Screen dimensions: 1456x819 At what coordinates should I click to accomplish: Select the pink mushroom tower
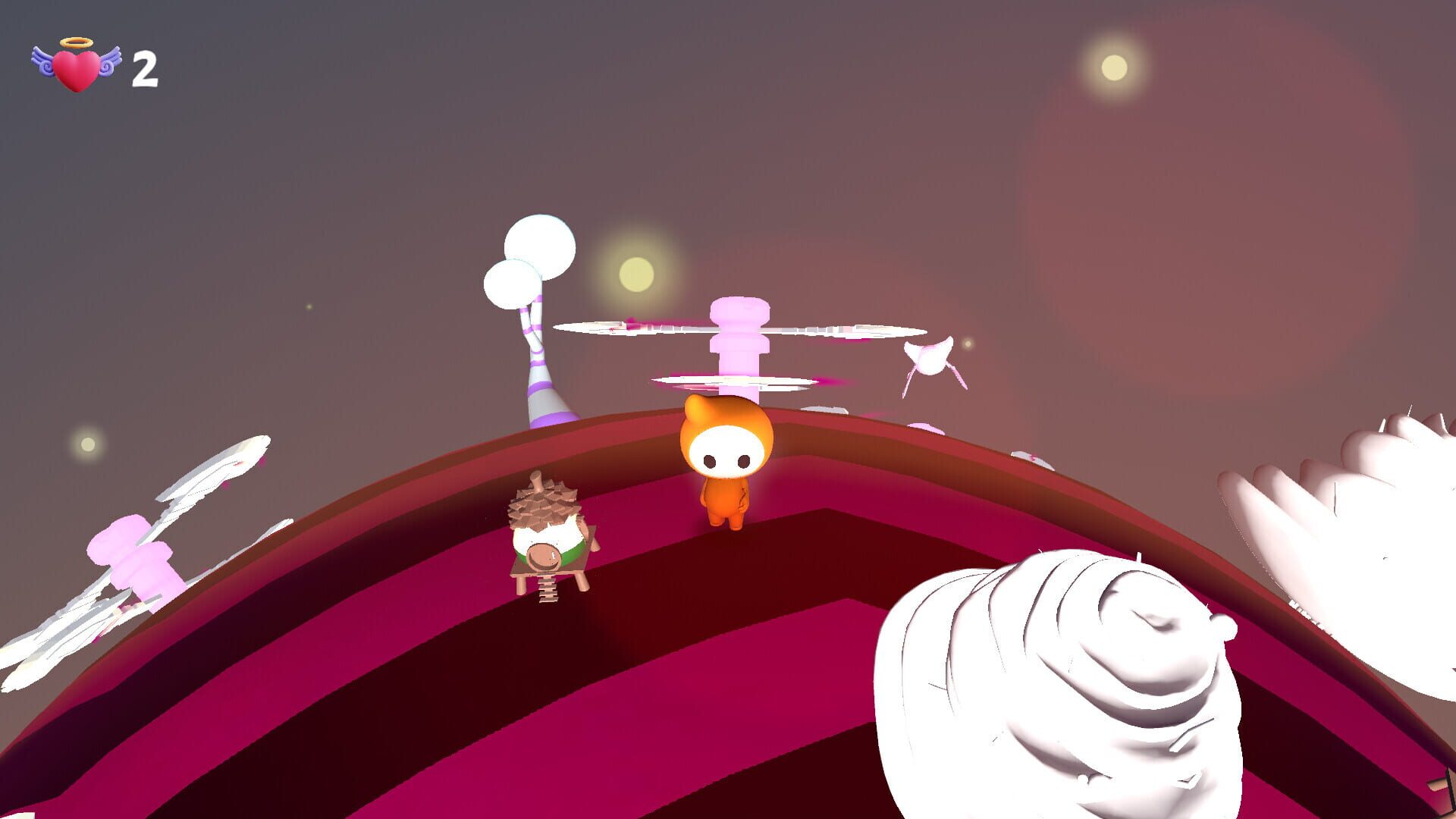click(x=739, y=349)
